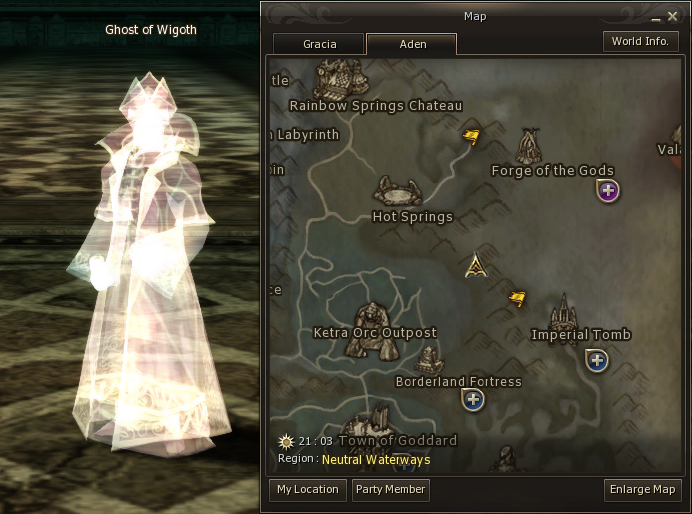Select the Forge of the Gods map icon

pos(529,146)
